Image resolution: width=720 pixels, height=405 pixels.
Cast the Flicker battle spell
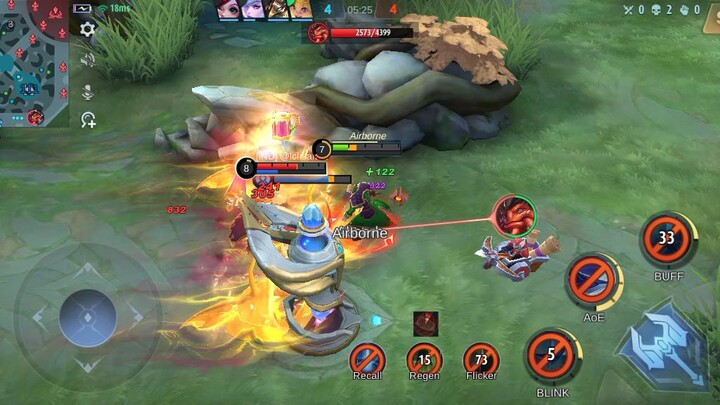pyautogui.click(x=481, y=358)
